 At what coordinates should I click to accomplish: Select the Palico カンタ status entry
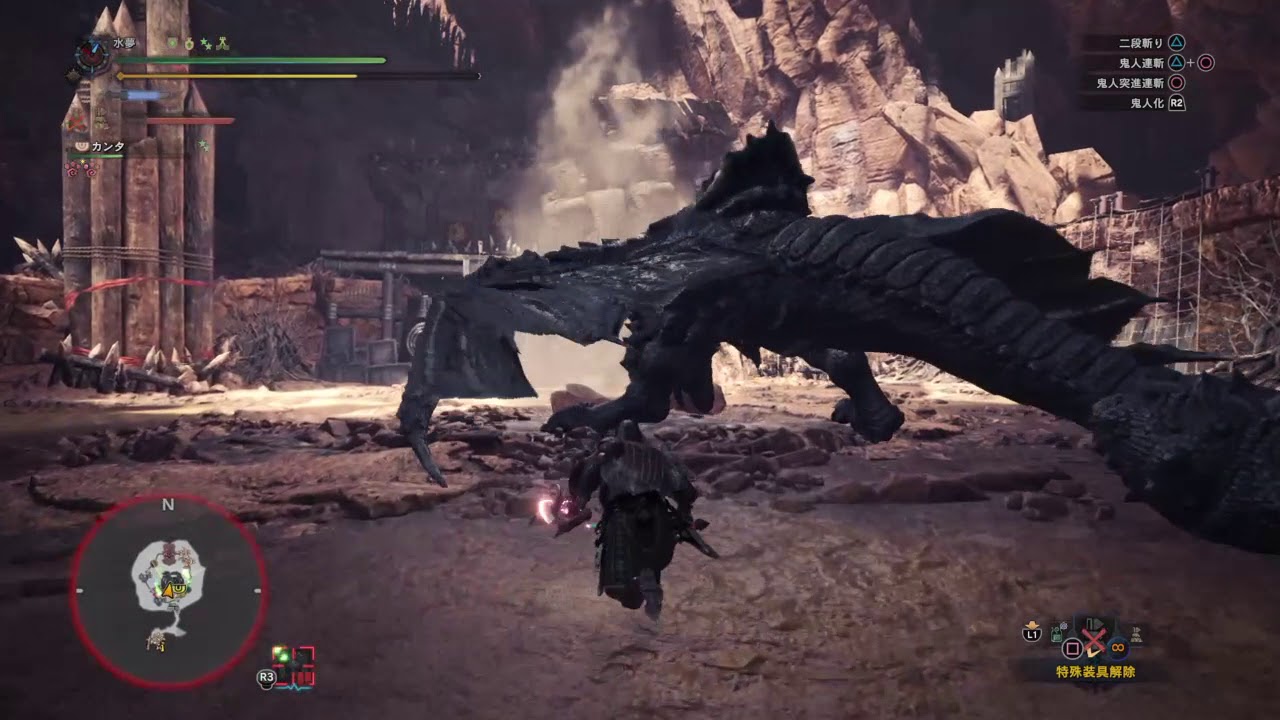pyautogui.click(x=108, y=147)
